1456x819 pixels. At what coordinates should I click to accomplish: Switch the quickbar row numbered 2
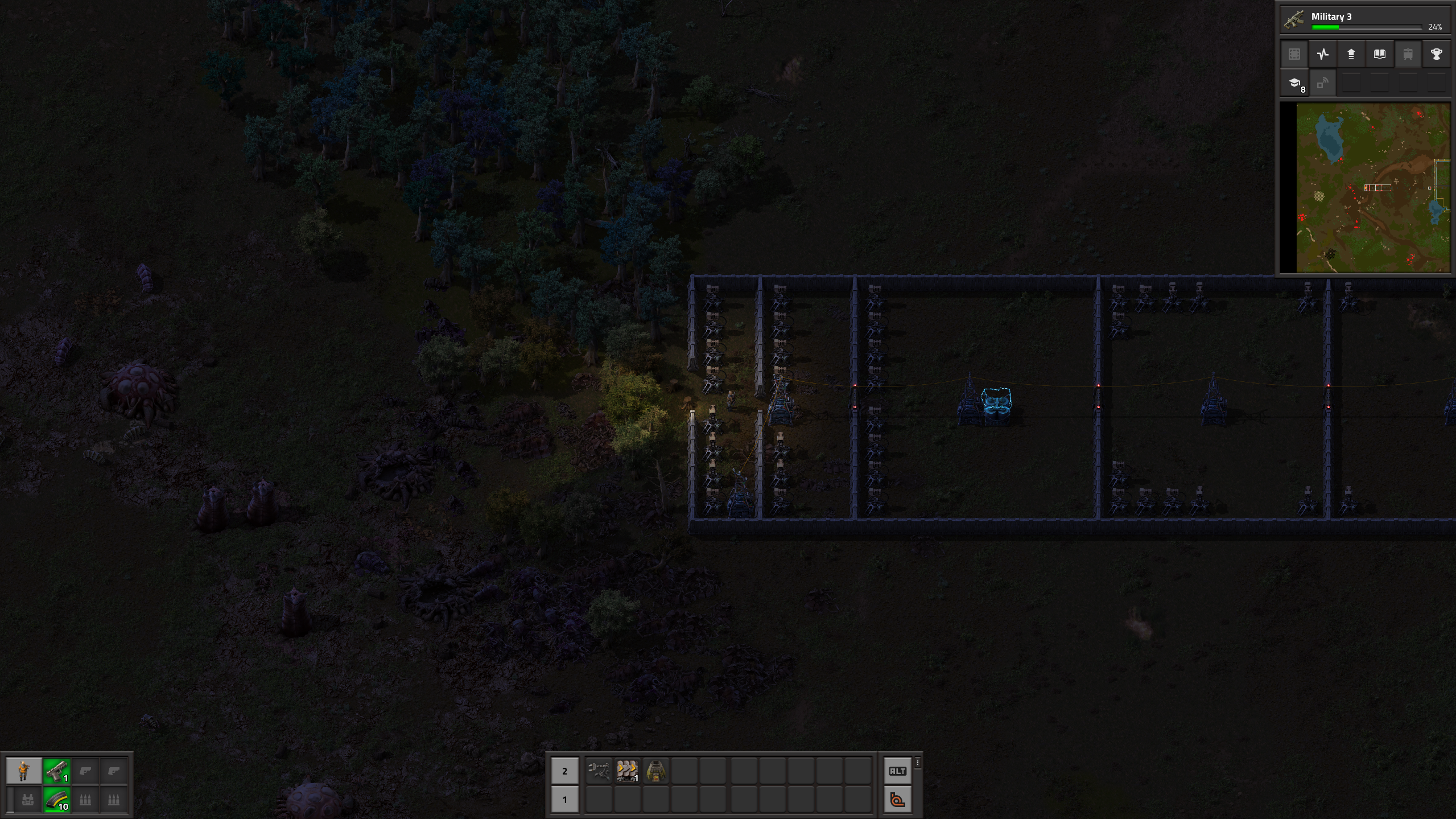pos(564,771)
